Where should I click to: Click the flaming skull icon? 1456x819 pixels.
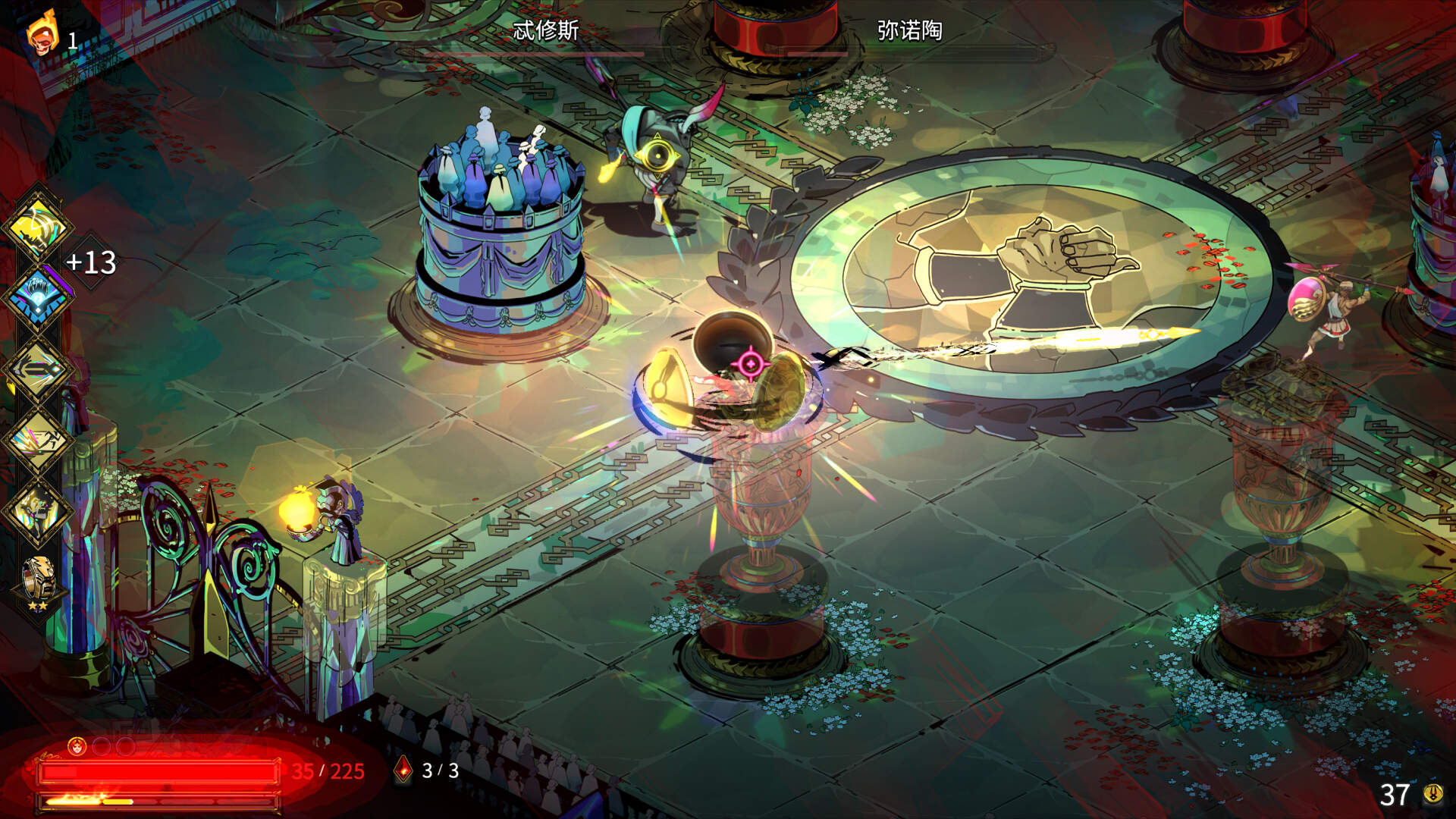tap(42, 34)
